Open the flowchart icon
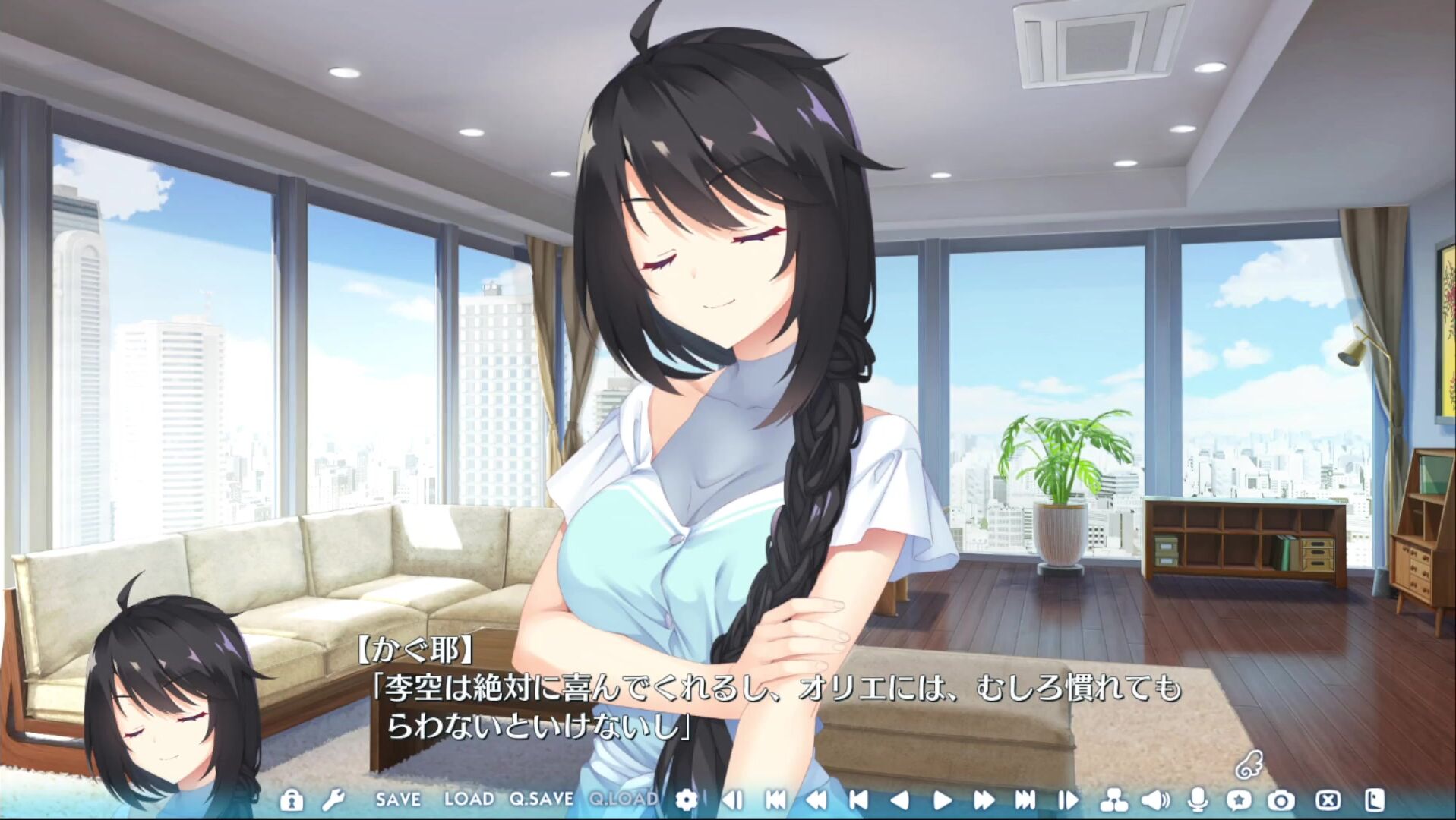The width and height of the screenshot is (1456, 820). coord(1113,800)
